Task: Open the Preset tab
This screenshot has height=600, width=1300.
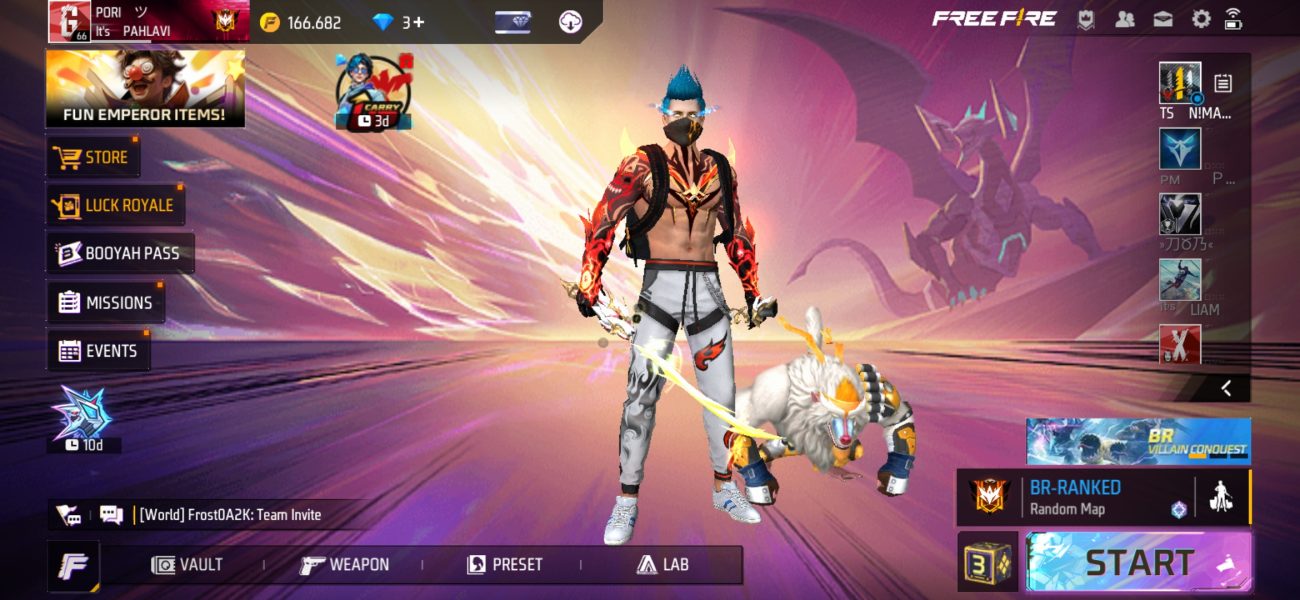Action: [x=505, y=565]
